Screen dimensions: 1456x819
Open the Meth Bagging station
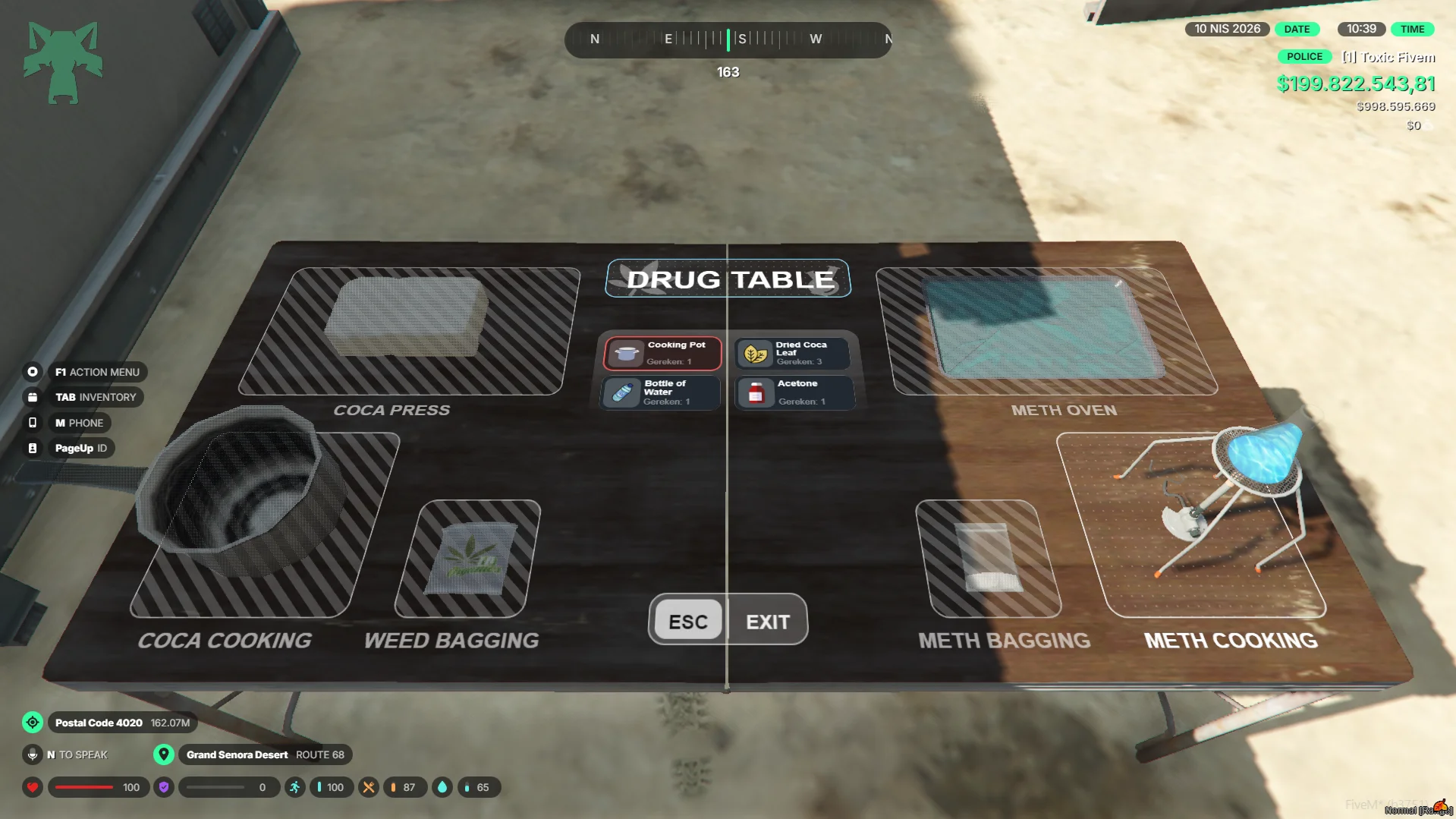click(x=987, y=559)
